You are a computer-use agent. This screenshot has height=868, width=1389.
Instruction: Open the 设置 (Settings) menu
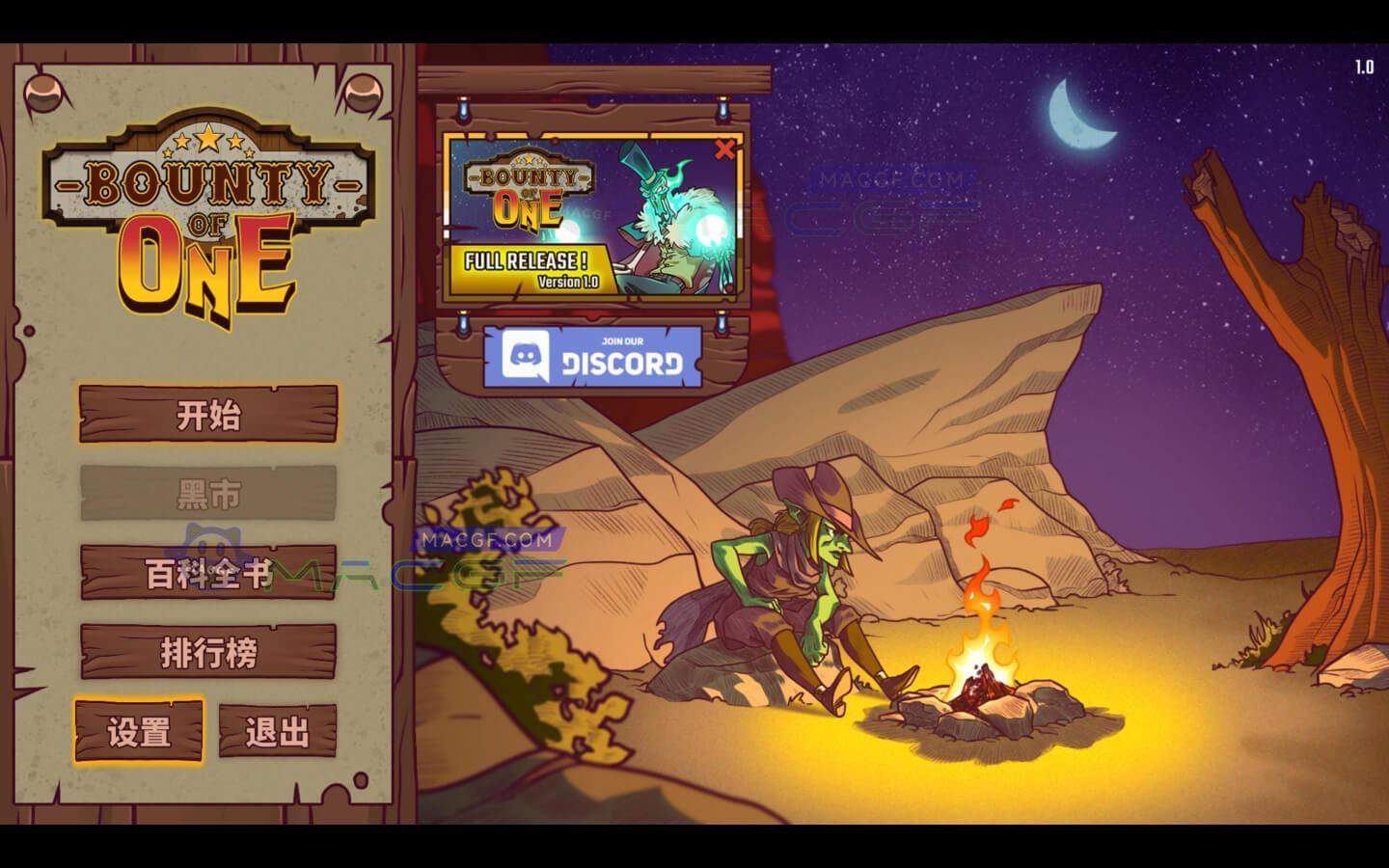tap(139, 731)
